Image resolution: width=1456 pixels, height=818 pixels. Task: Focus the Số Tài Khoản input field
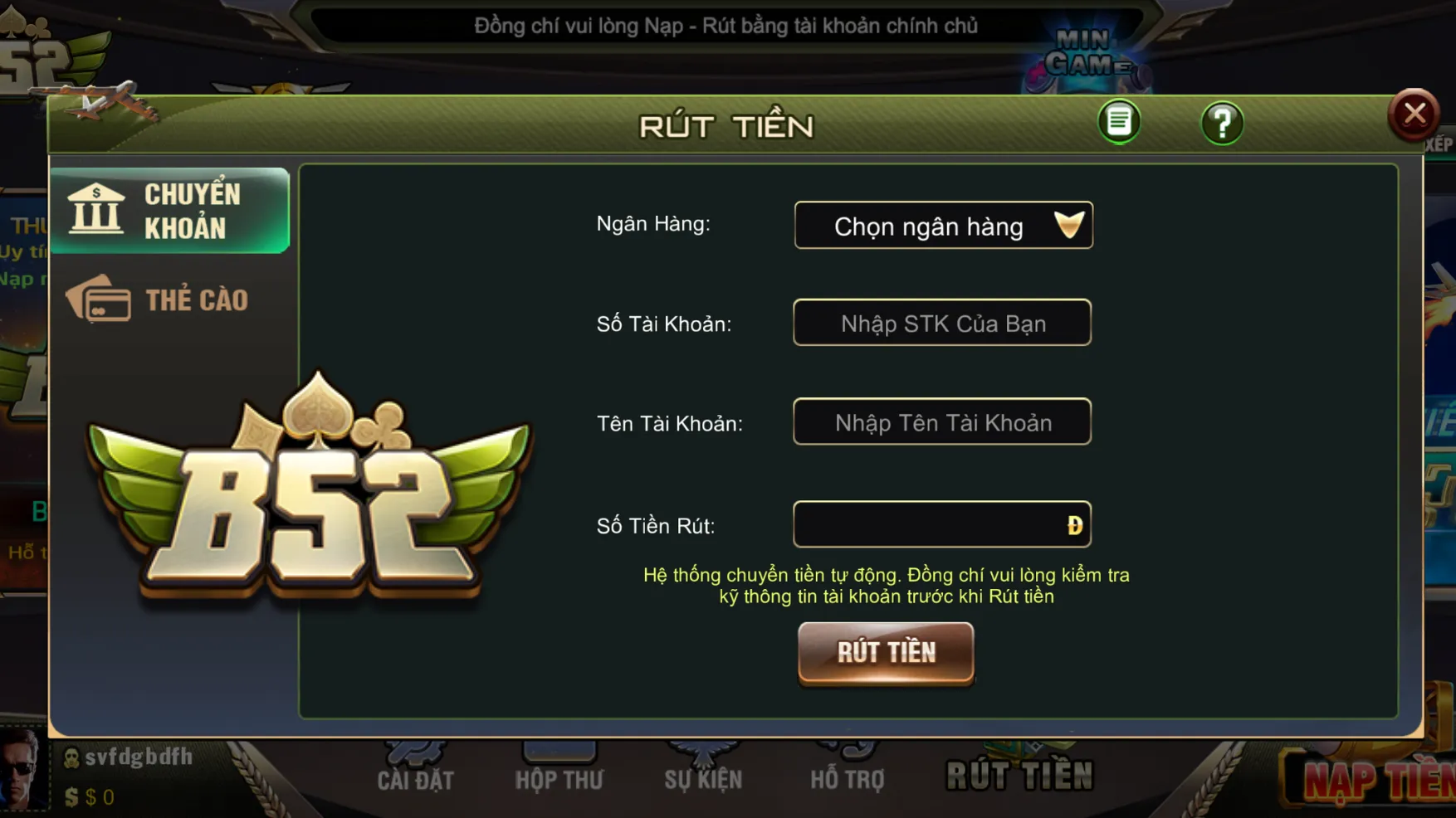(x=942, y=324)
